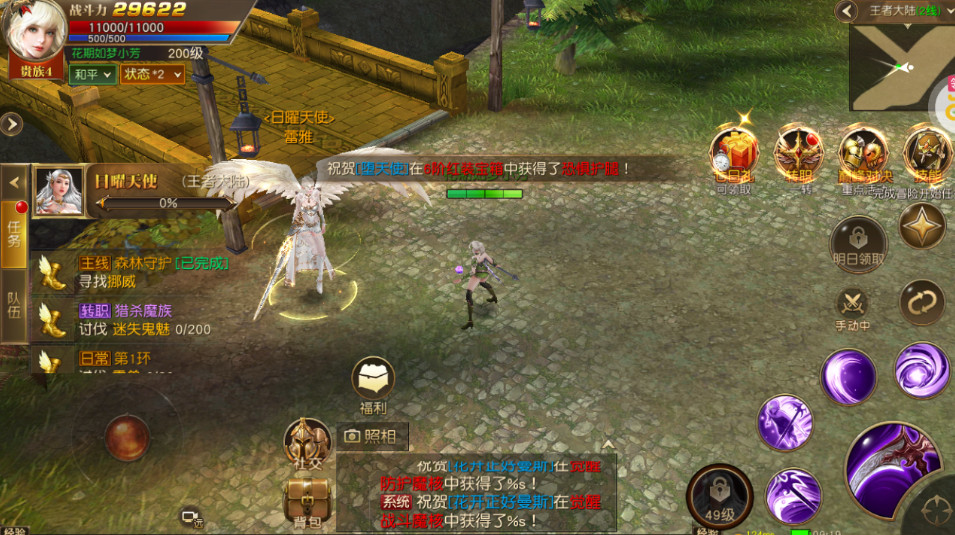Select the 转职 猎杀魔族 quest entry

click(140, 319)
